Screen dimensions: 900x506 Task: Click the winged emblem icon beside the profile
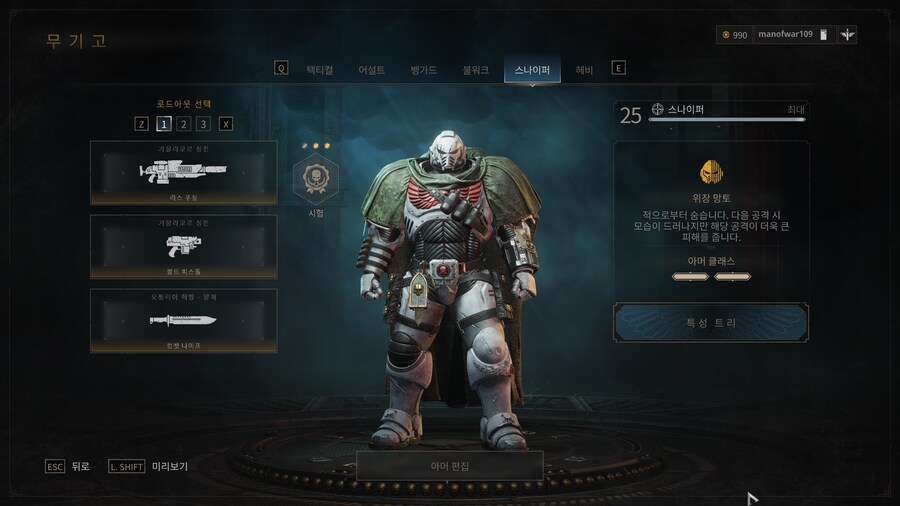(x=848, y=35)
